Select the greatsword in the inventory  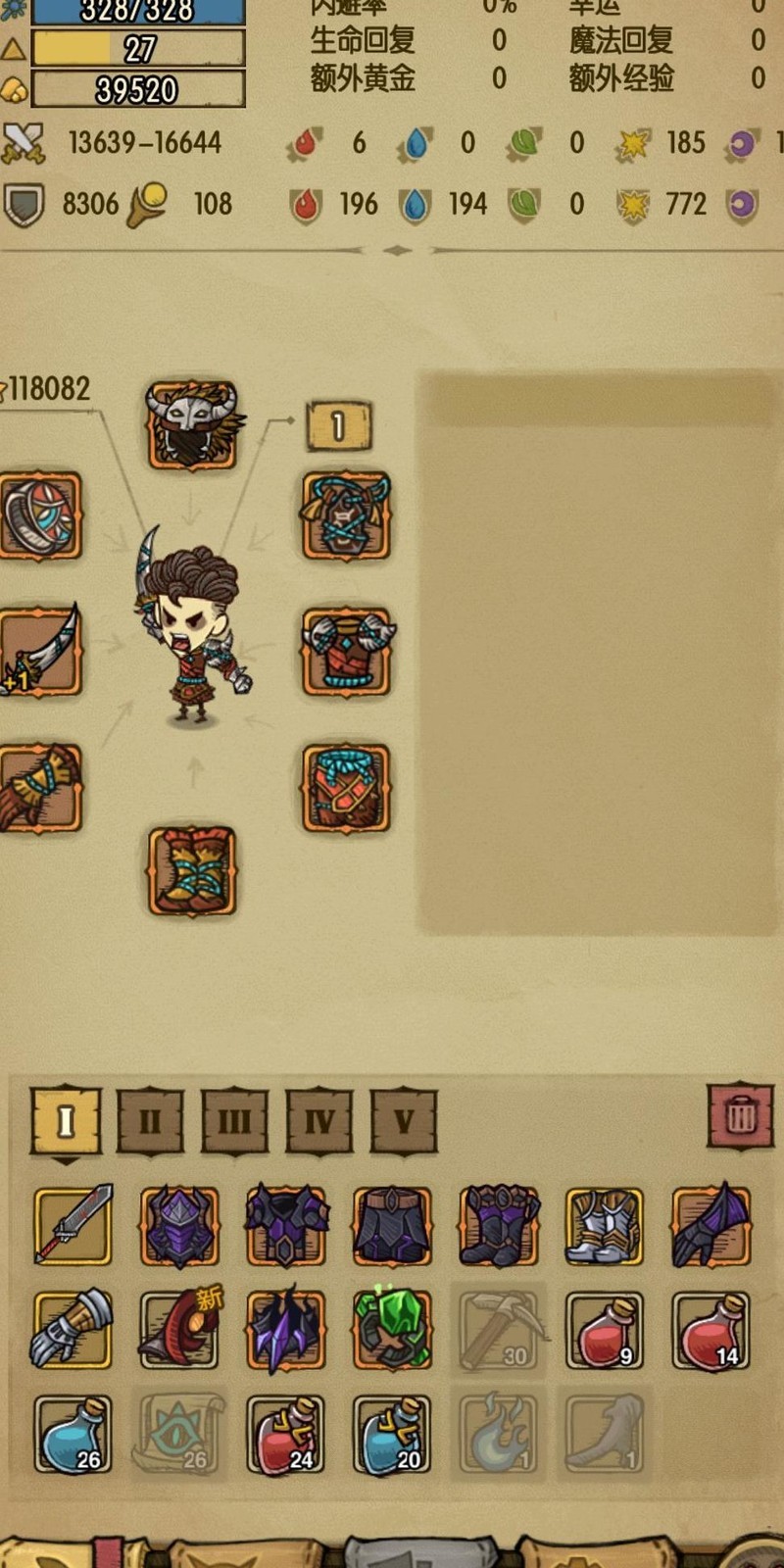coord(73,1226)
